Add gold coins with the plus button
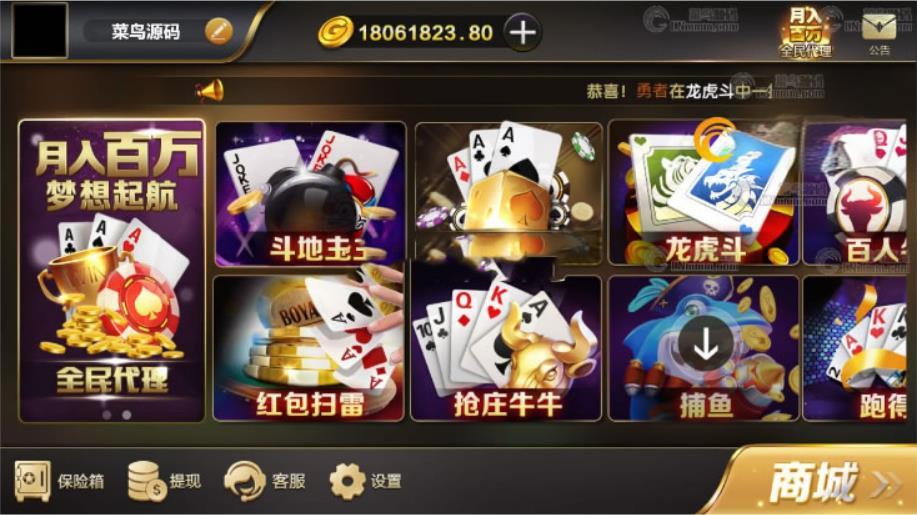 [x=521, y=32]
